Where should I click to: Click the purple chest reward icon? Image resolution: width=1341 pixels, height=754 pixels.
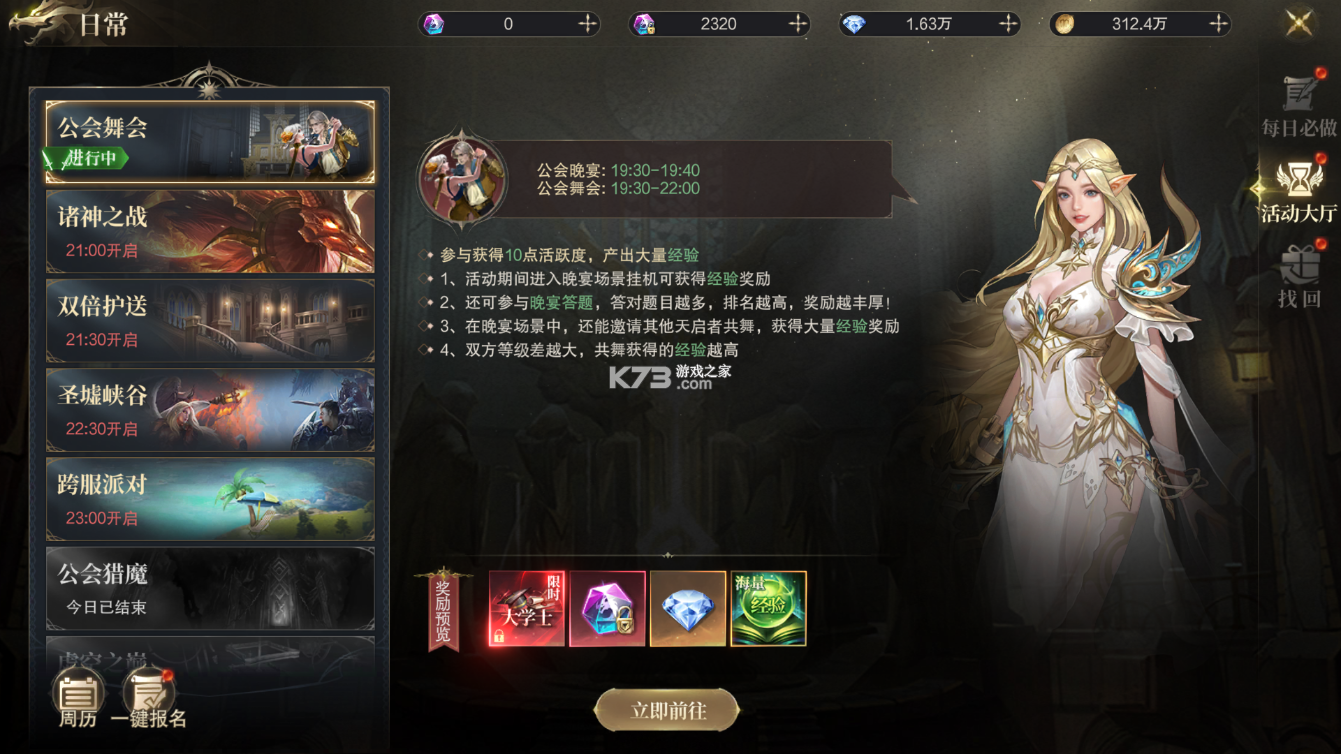(606, 607)
